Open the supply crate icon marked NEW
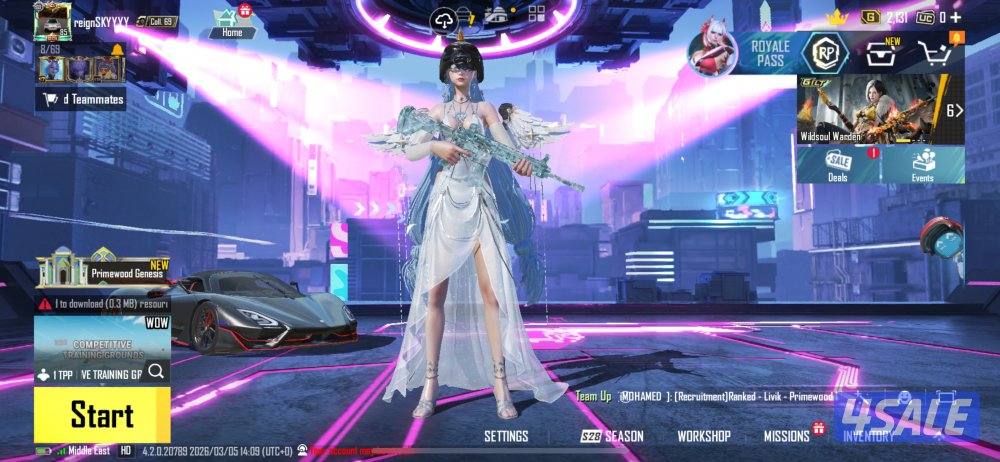Screen dimensions: 1000x462 click(x=880, y=54)
